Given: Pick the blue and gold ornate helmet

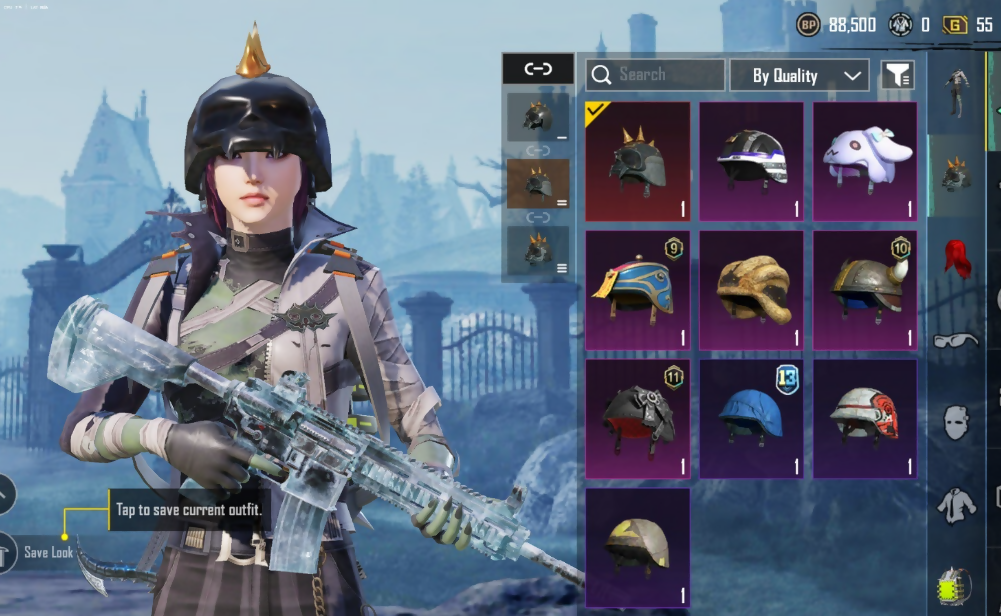Looking at the screenshot, I should click(637, 290).
